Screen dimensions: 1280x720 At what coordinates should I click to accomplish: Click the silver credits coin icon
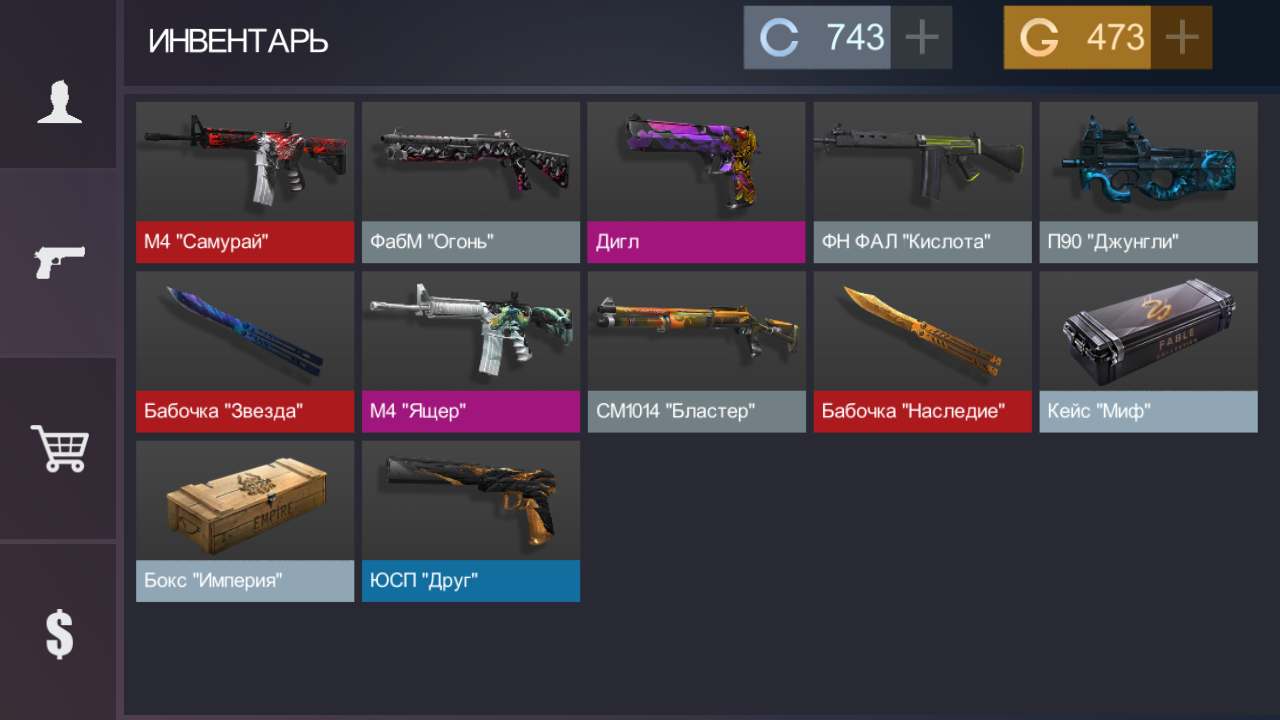779,37
